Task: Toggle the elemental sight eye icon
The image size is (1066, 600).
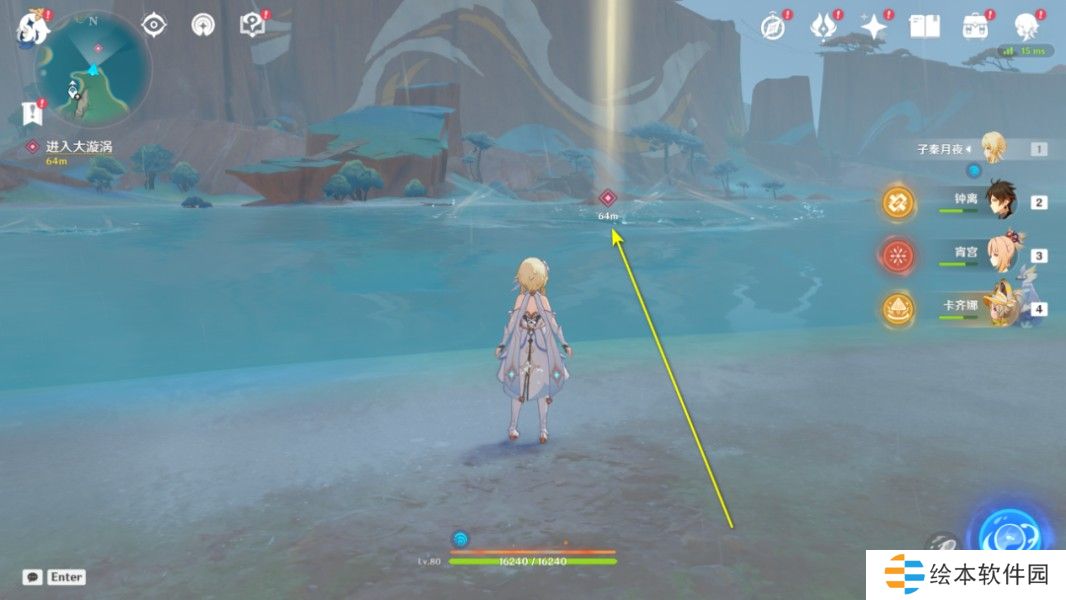Action: [x=154, y=25]
